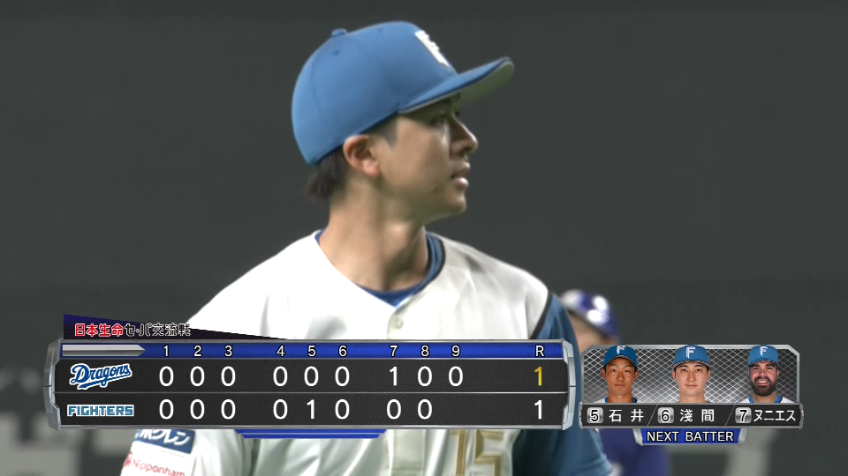
Task: Select the Fighters team logo
Action: [100, 410]
